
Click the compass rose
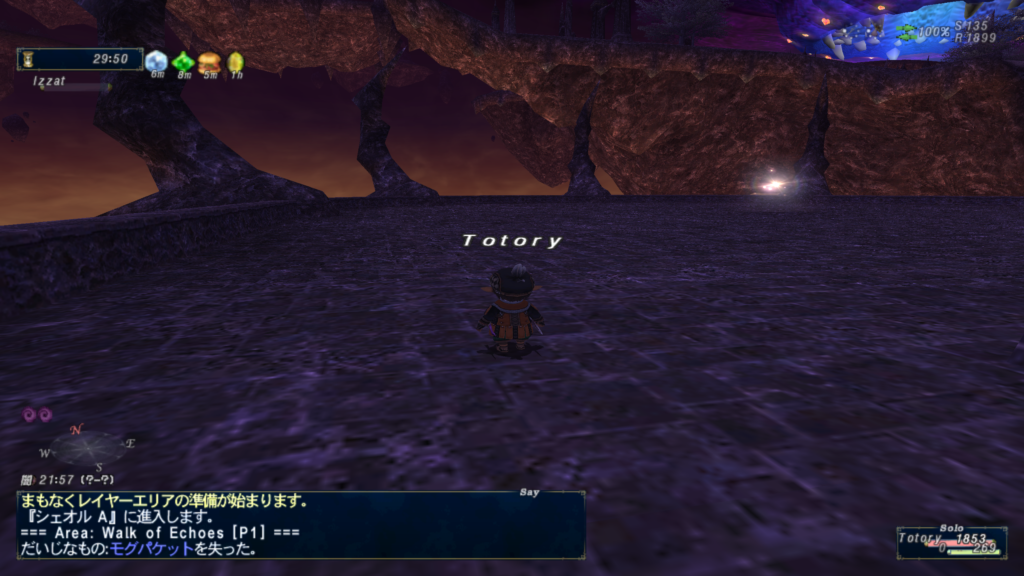[87, 446]
